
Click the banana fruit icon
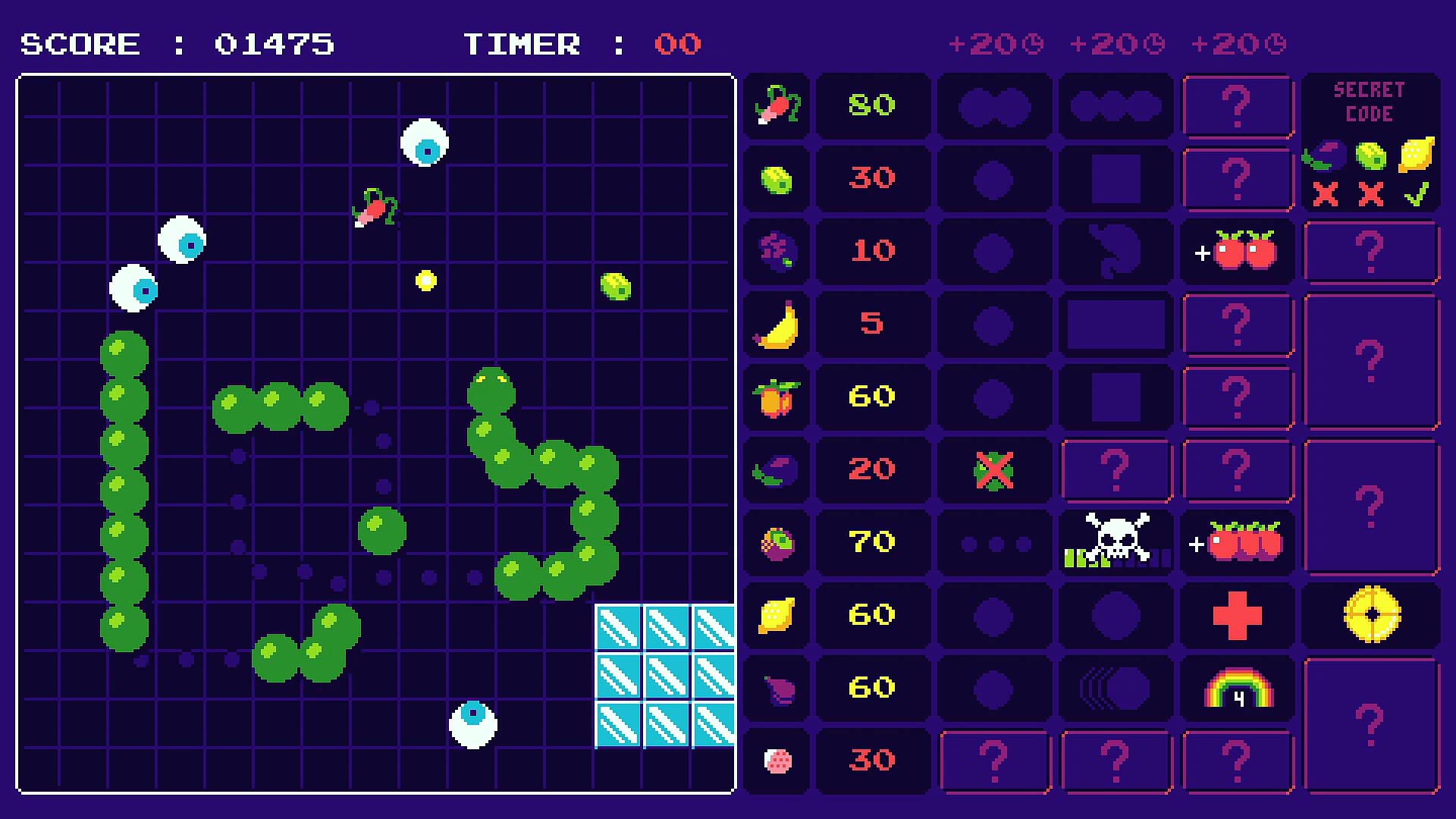[775, 324]
